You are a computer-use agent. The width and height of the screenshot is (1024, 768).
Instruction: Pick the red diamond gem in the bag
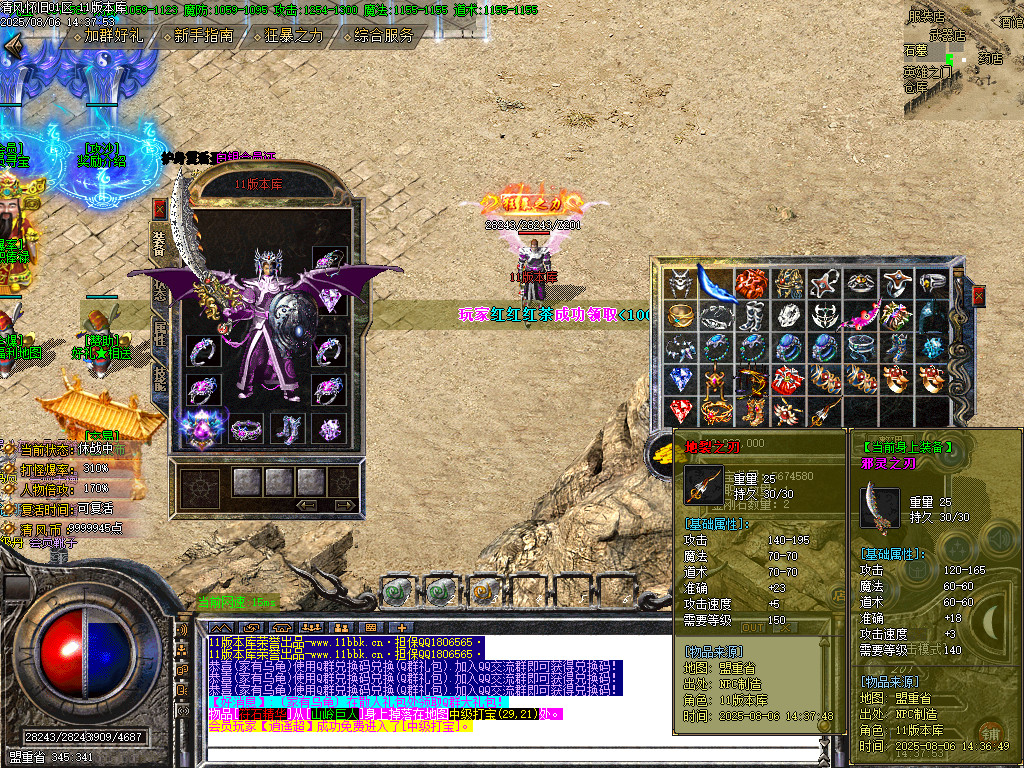tap(681, 411)
